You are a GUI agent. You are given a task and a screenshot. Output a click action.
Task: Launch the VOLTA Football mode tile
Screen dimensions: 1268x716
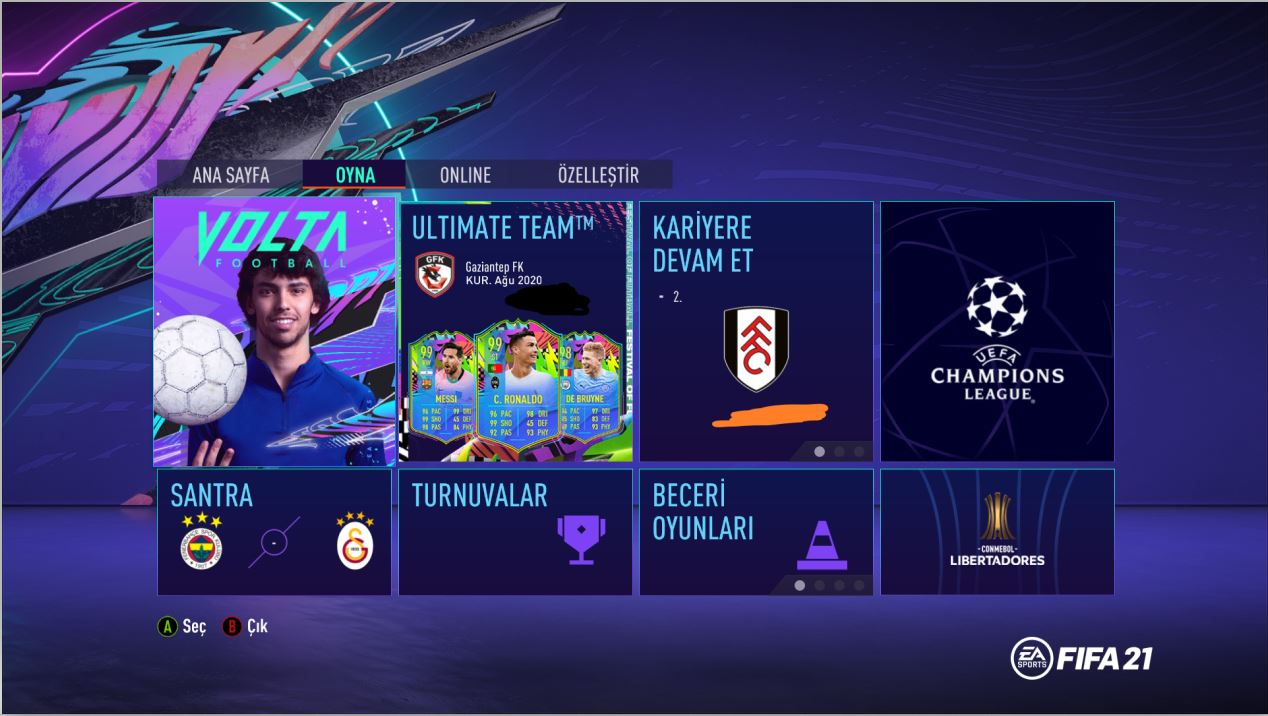point(274,331)
